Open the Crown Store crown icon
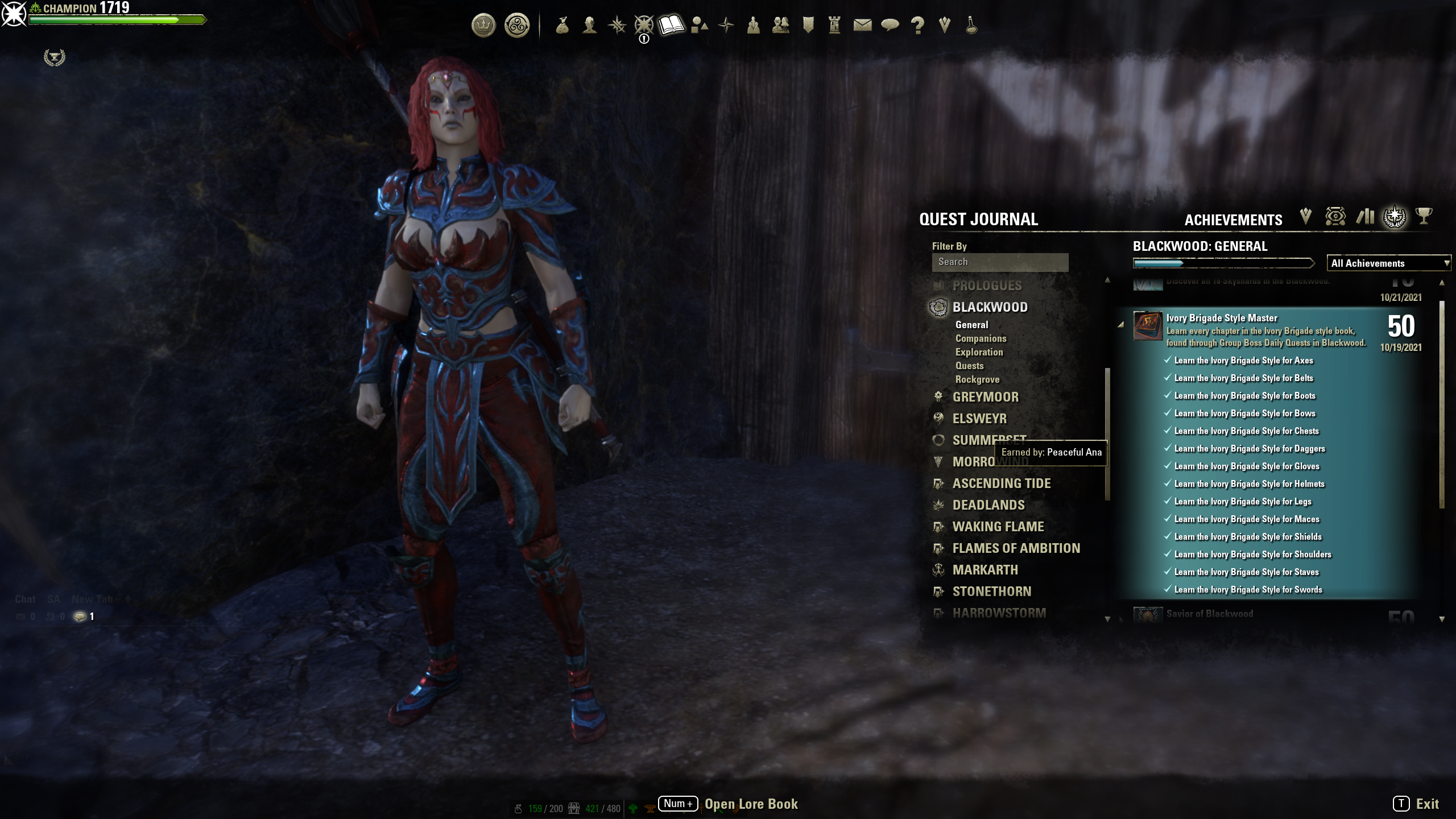The image size is (1456, 819). click(x=483, y=26)
